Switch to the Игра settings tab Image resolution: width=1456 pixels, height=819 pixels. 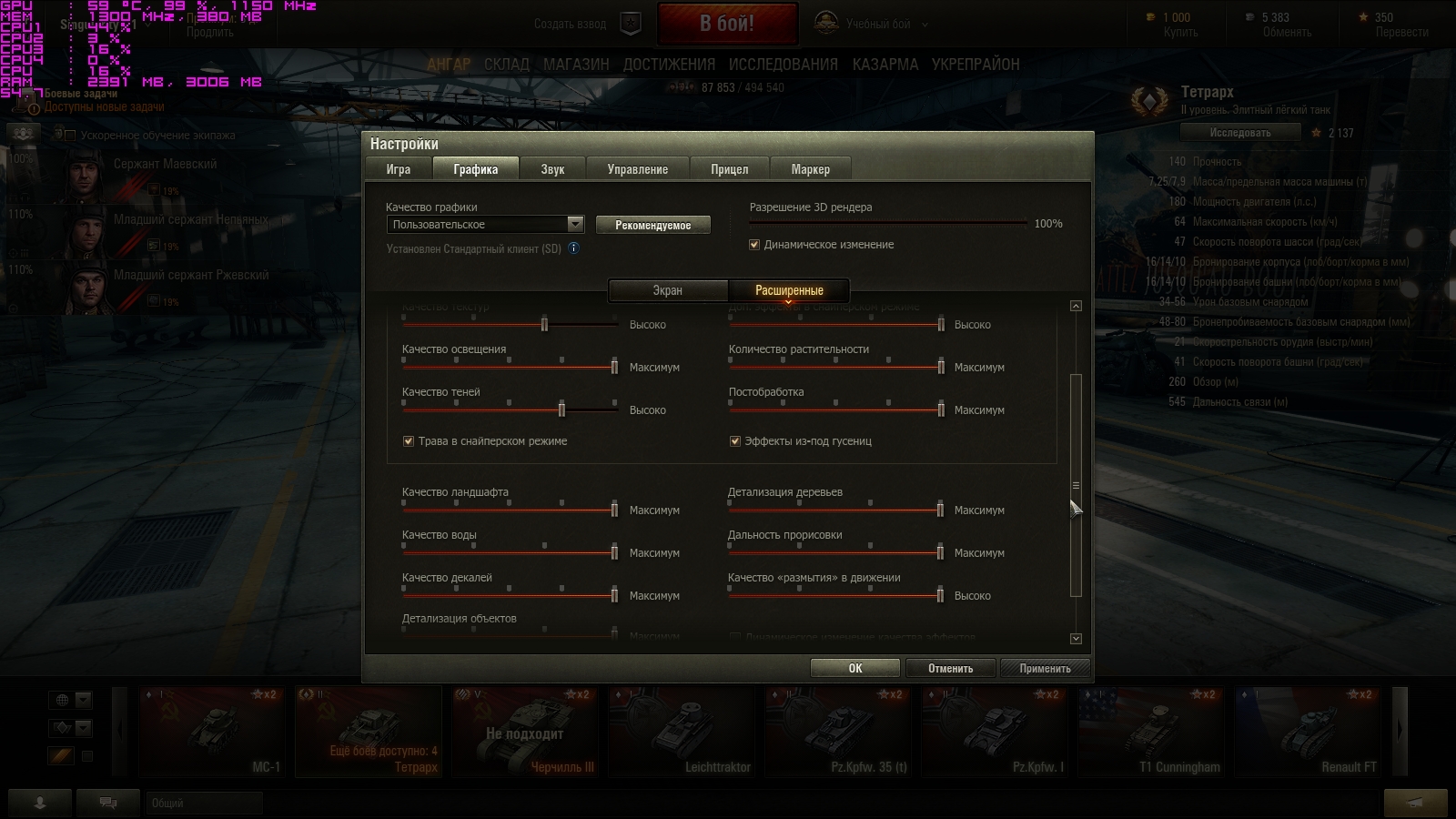coord(398,169)
